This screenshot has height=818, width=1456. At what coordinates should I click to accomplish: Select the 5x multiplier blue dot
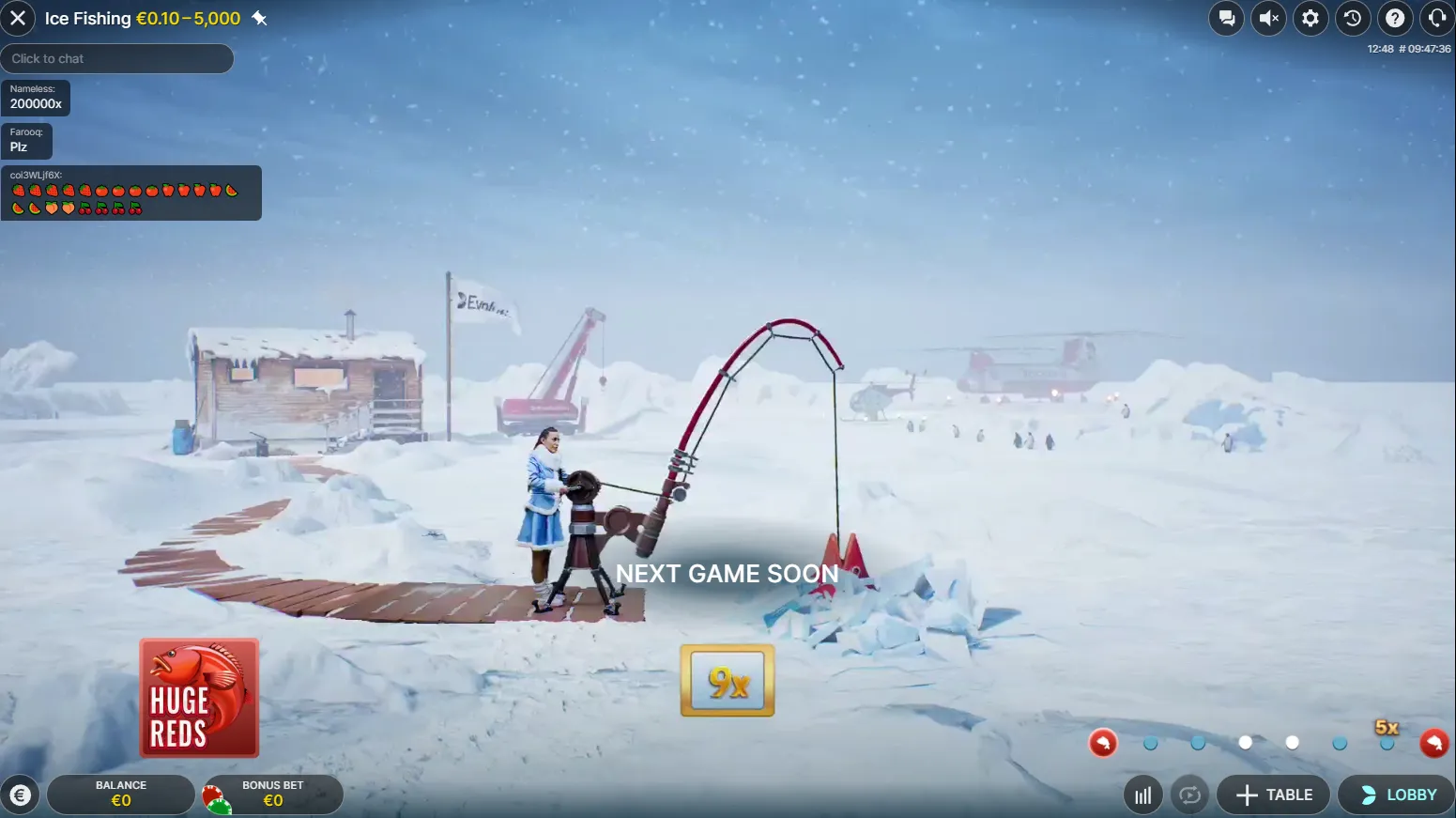1387,742
